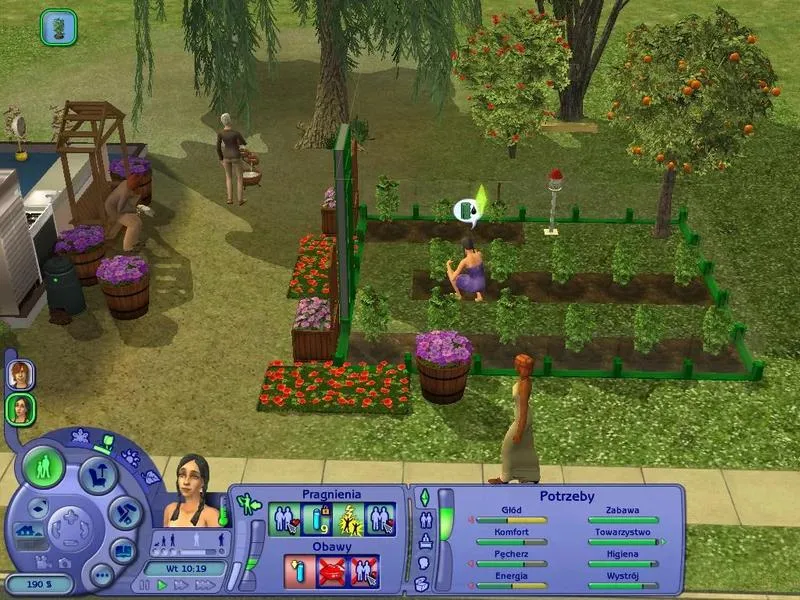
Task: Open the options menu with three dots
Action: tap(101, 575)
